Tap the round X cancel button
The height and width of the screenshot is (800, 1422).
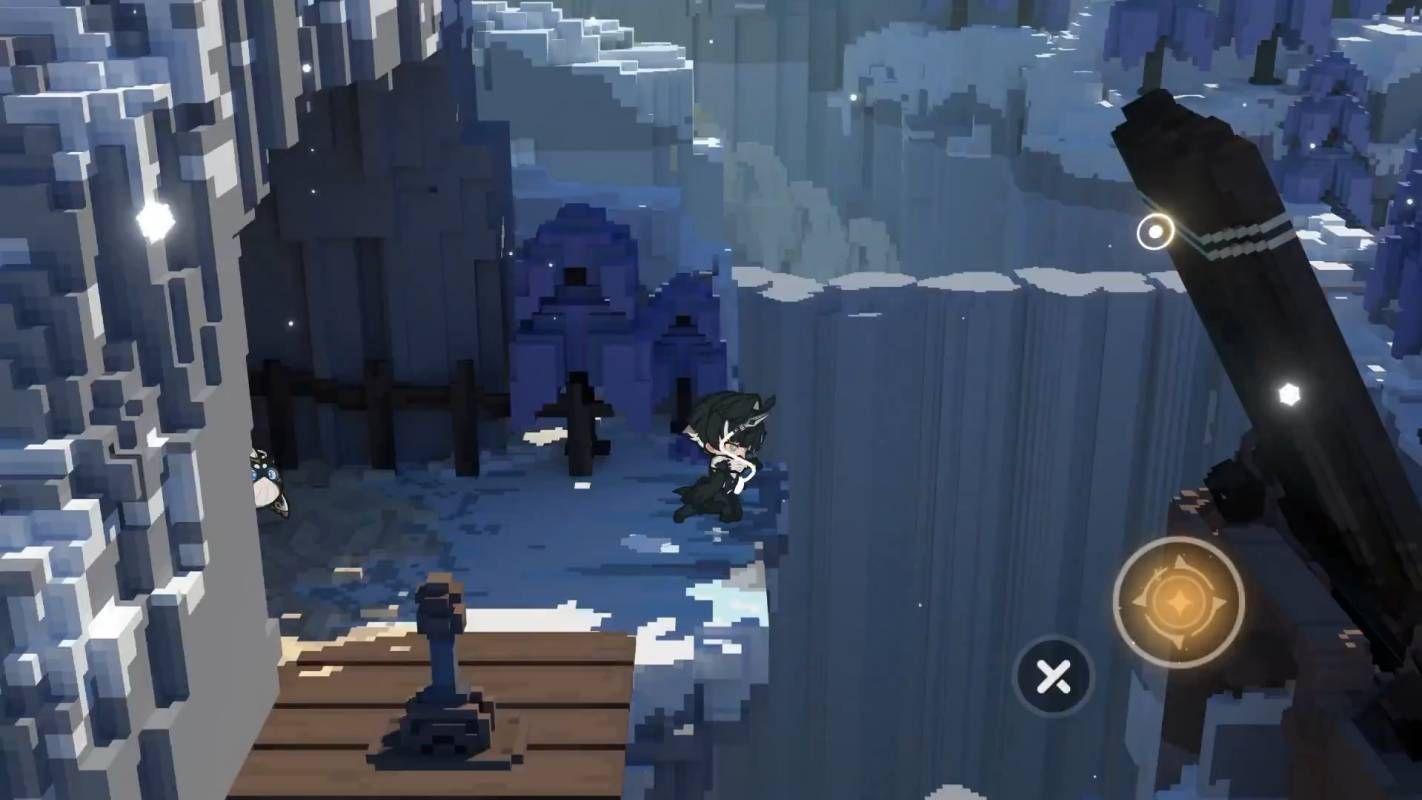[1053, 678]
